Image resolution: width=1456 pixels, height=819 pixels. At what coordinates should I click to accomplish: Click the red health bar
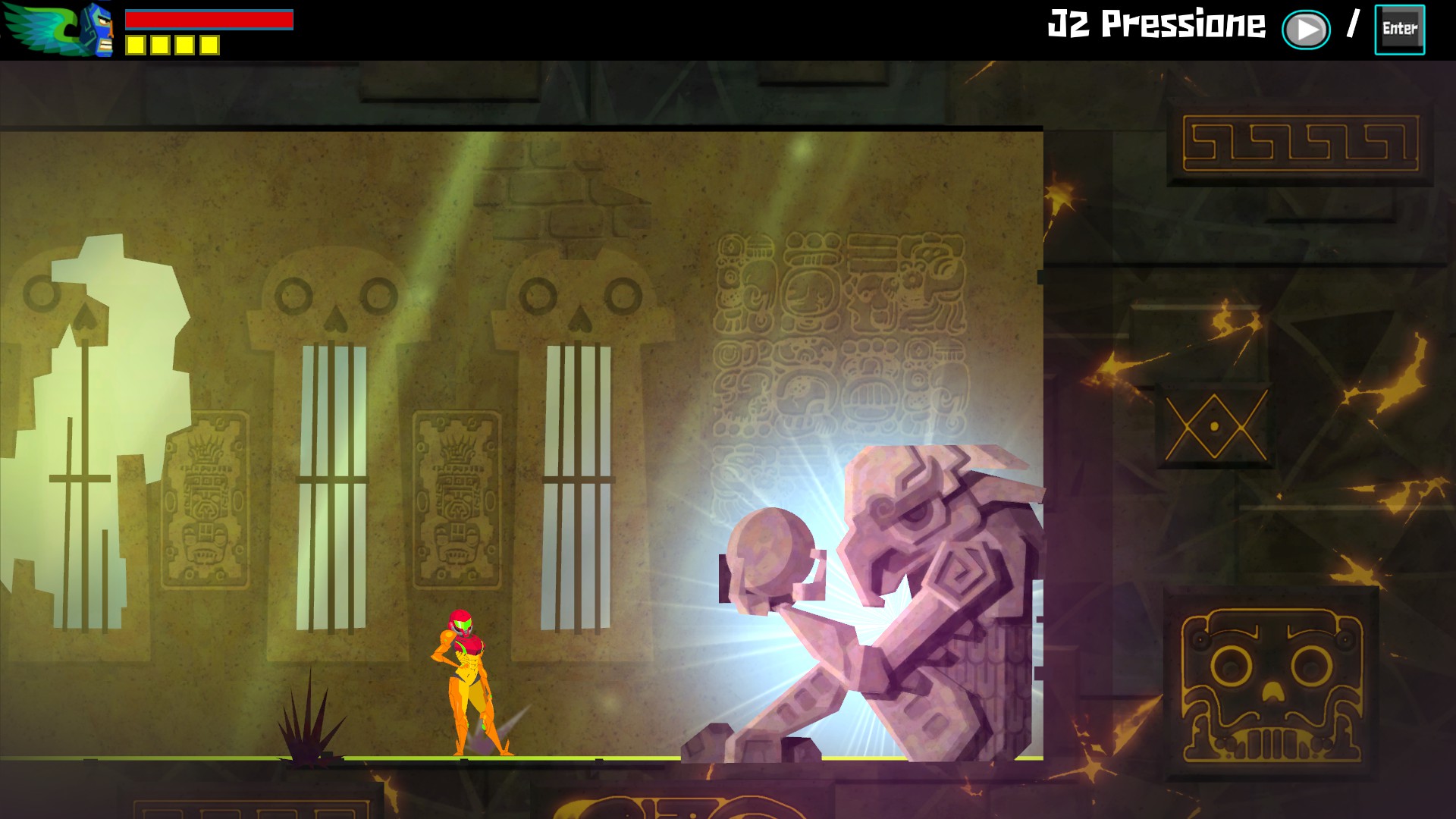pos(209,19)
